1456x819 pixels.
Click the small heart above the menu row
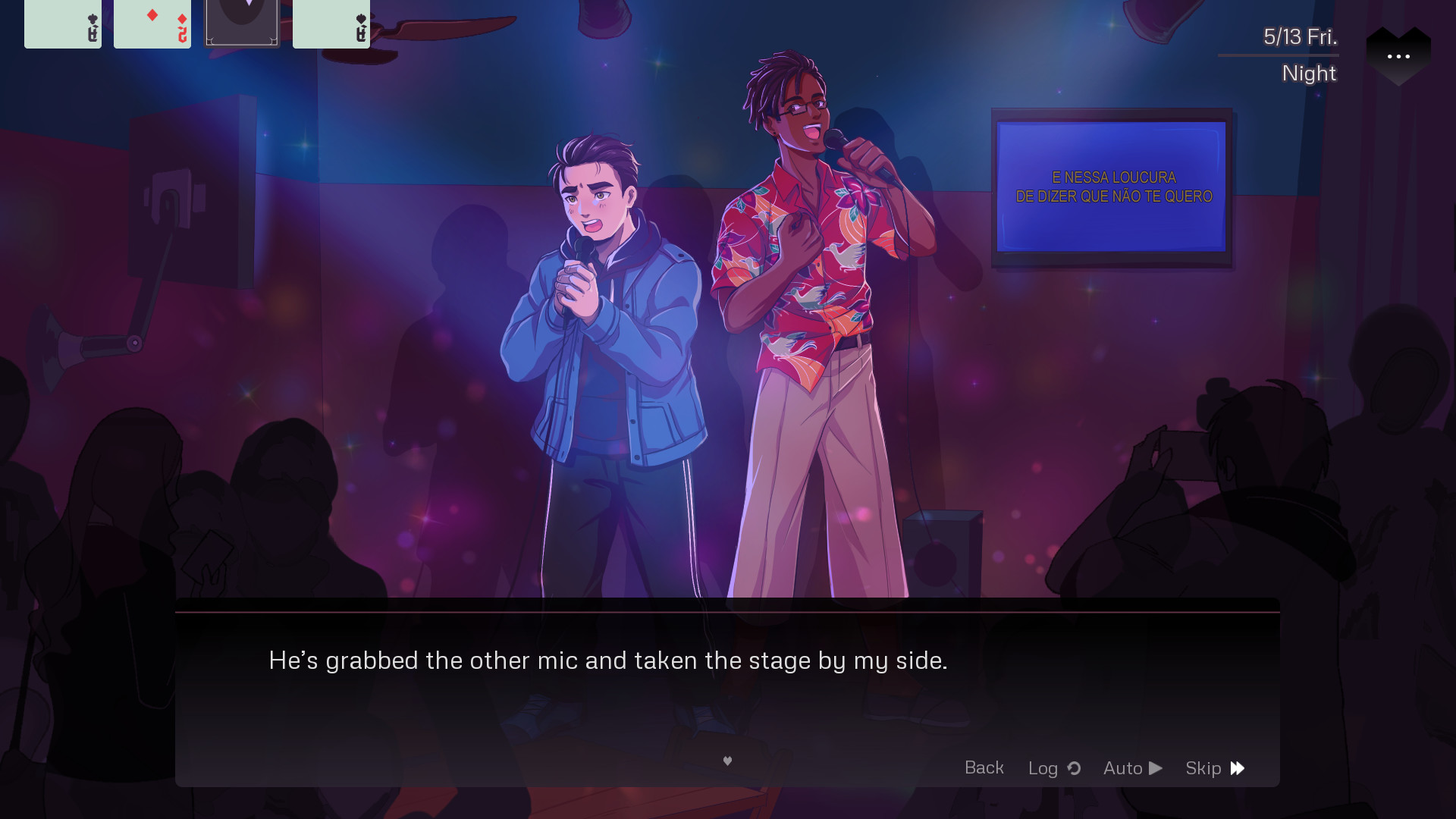coord(727,761)
